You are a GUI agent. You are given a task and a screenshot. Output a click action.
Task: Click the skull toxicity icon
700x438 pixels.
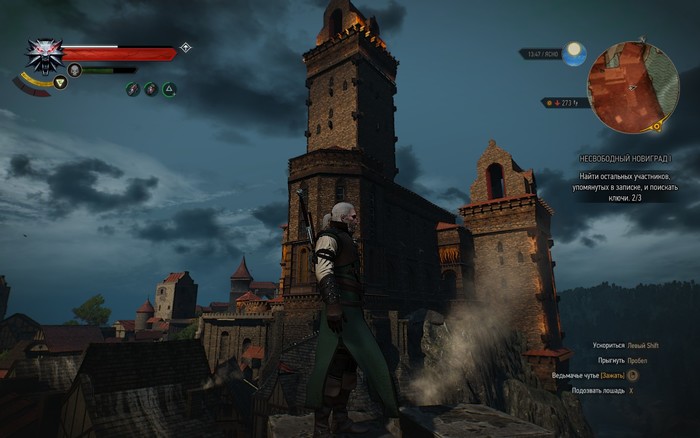click(x=74, y=70)
